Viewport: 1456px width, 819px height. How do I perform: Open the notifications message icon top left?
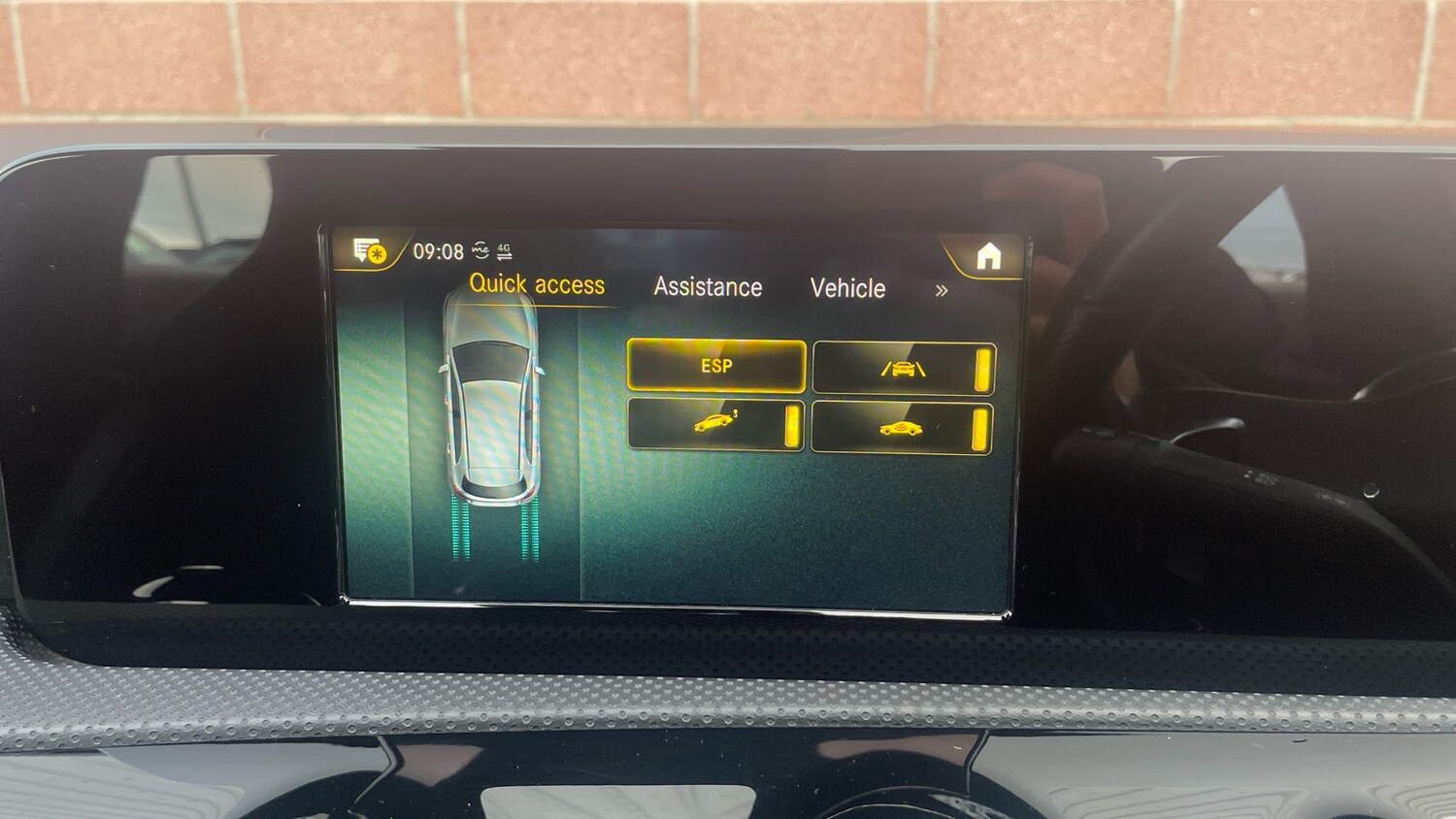(x=363, y=251)
